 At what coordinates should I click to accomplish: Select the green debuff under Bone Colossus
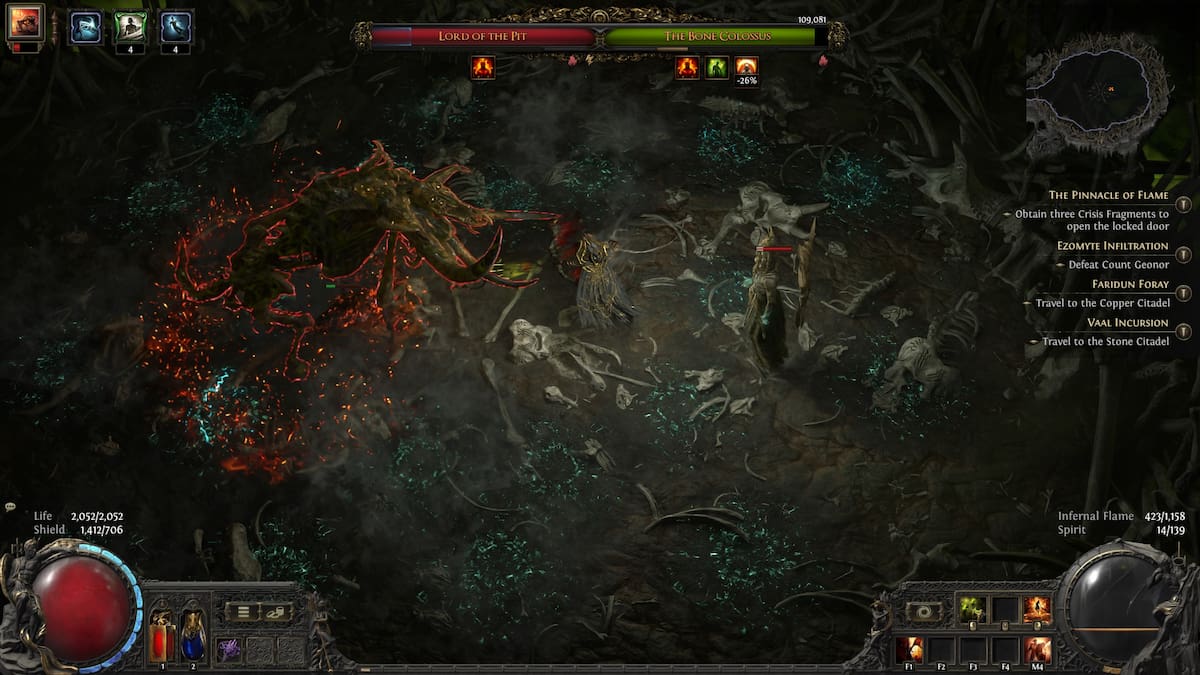click(717, 68)
